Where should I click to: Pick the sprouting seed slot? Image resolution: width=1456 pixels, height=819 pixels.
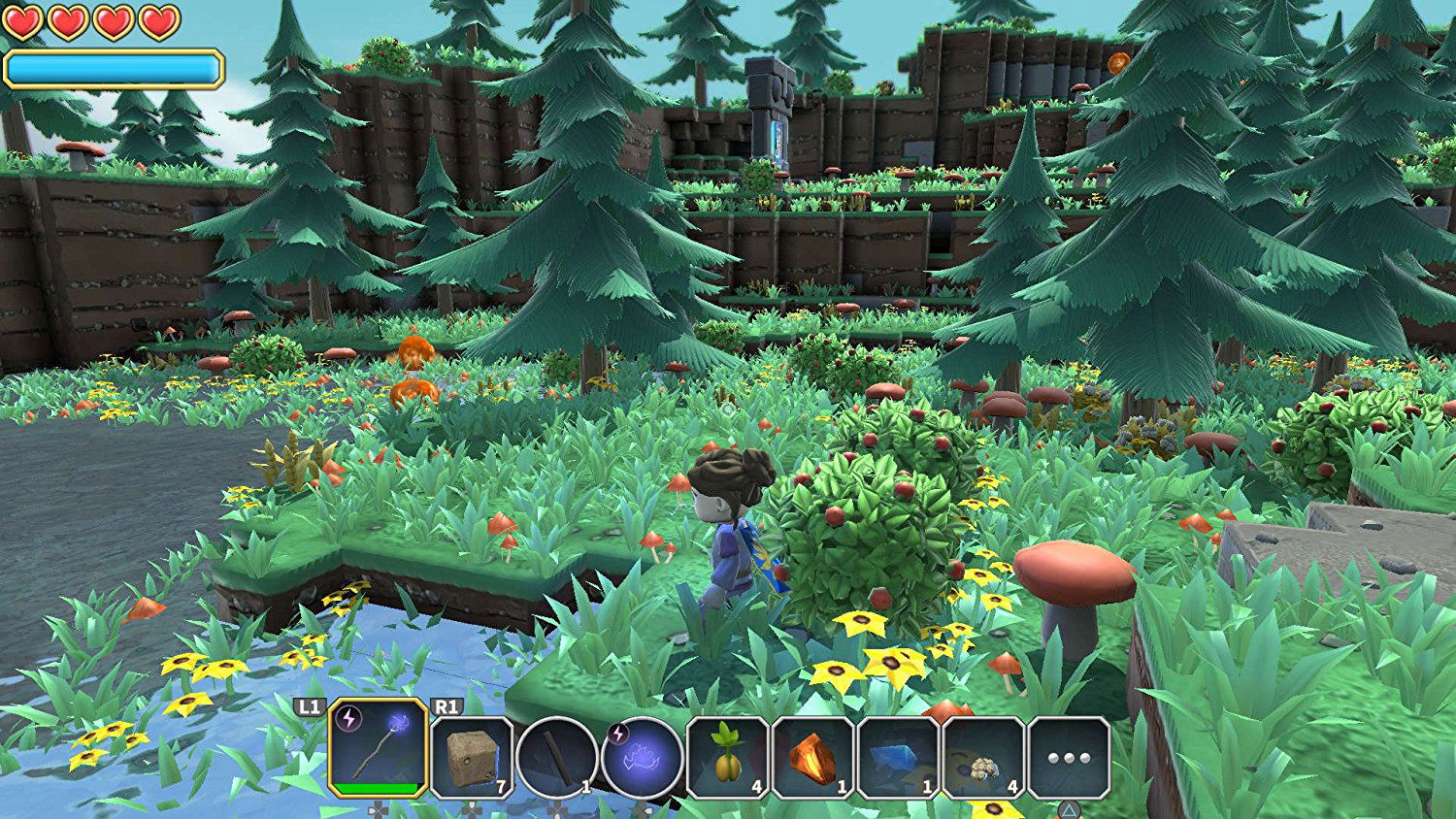coord(727,757)
